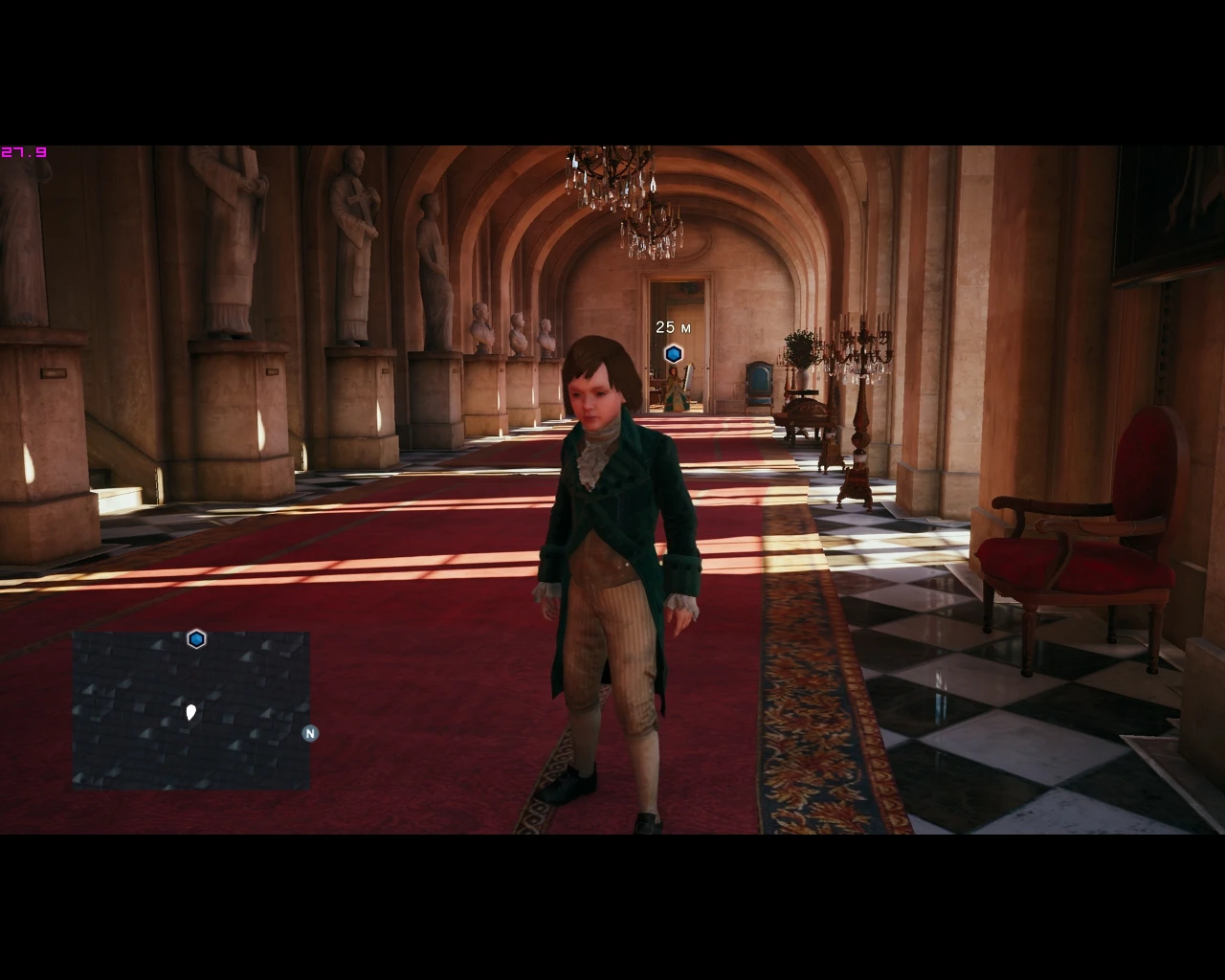Click the blue hexagon objective marker icon

[674, 353]
